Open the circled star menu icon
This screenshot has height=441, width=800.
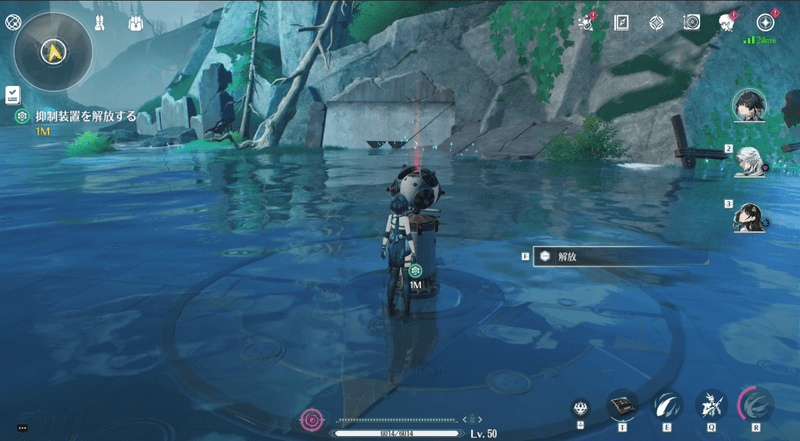tap(766, 22)
